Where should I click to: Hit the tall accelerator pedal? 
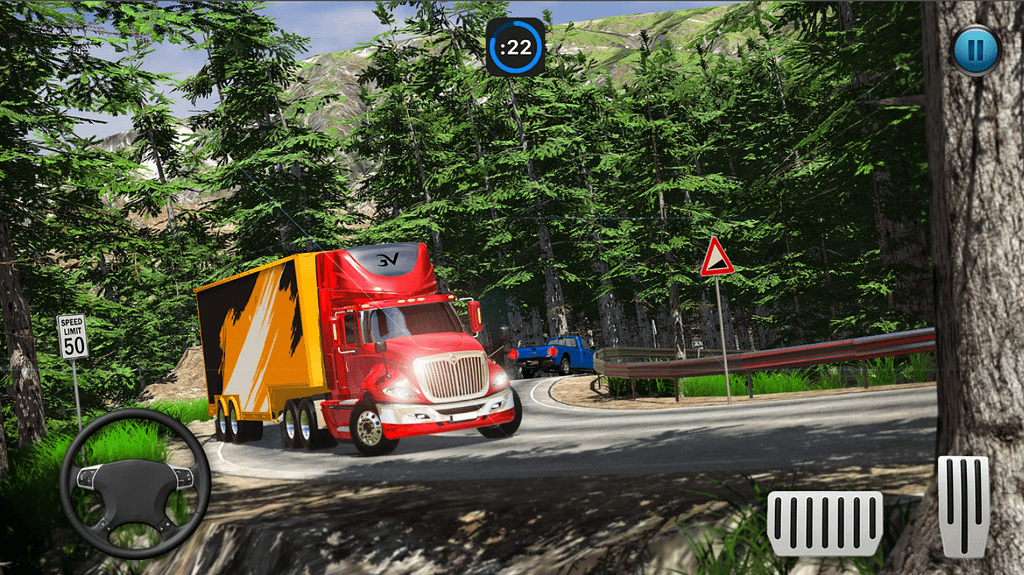pos(963,505)
